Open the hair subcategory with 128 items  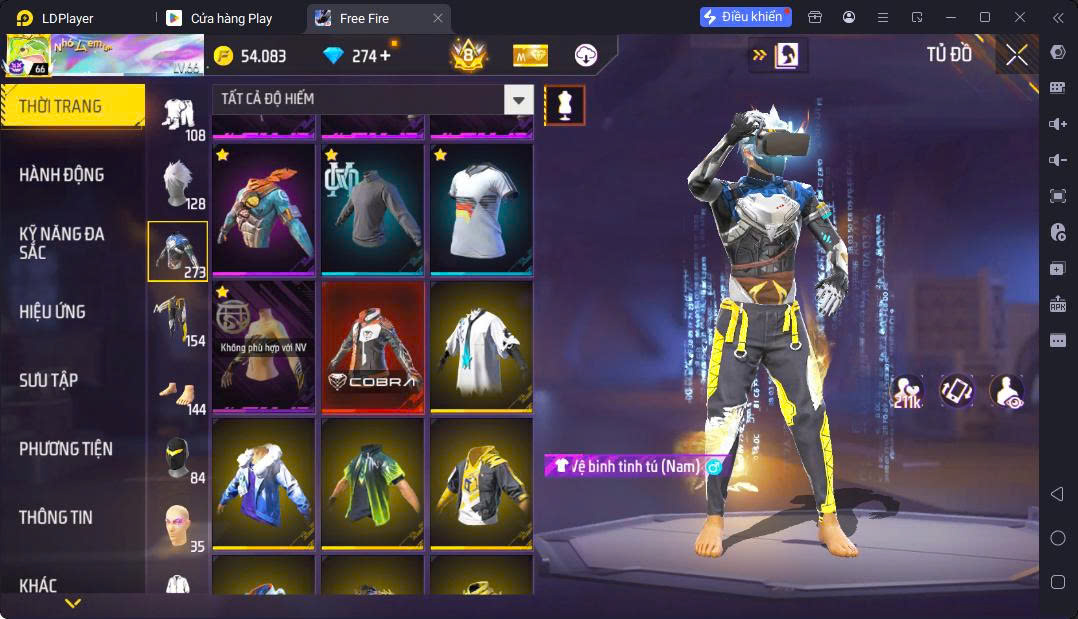point(178,183)
